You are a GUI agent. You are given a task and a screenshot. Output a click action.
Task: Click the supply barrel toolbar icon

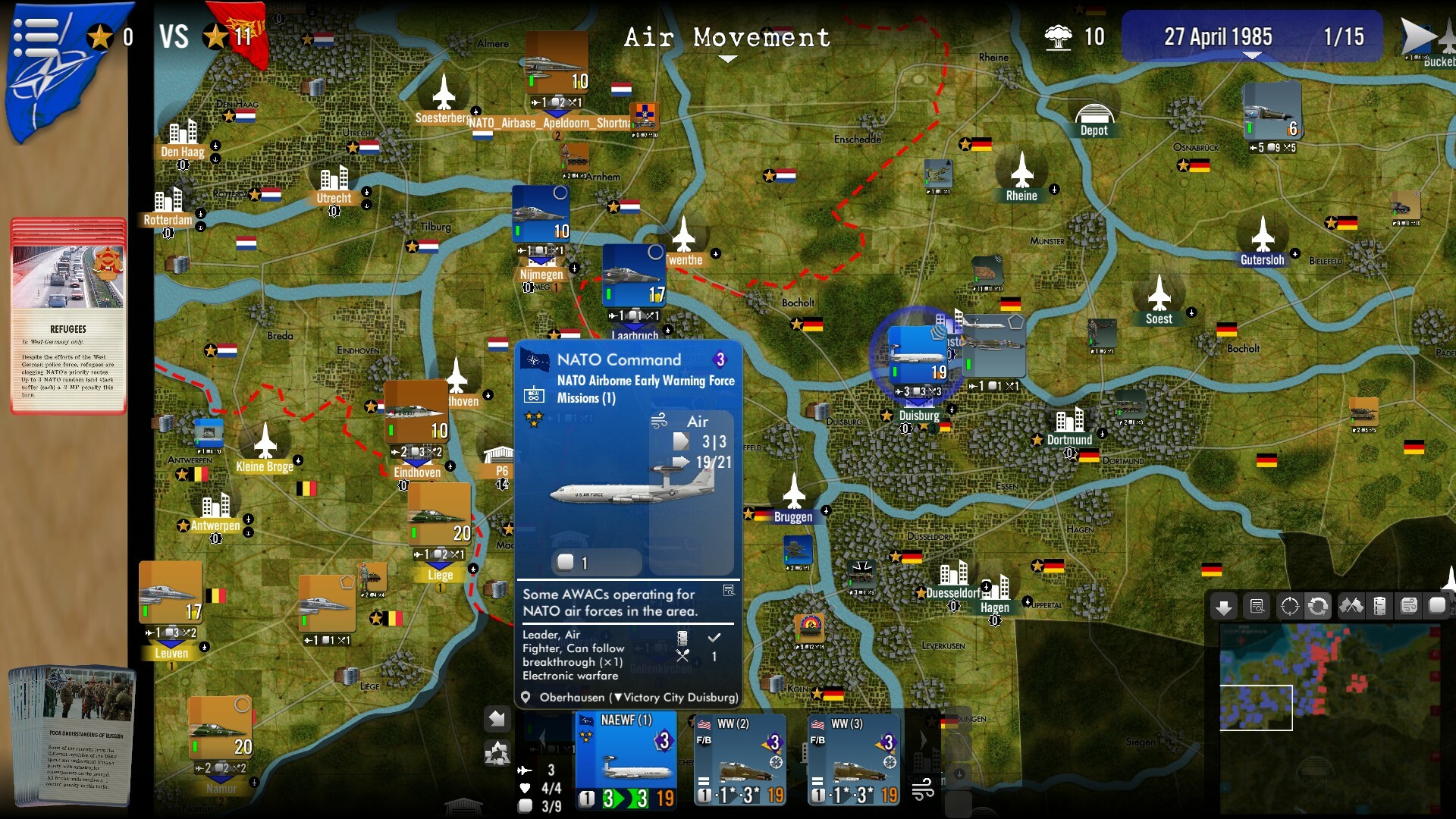click(1380, 606)
